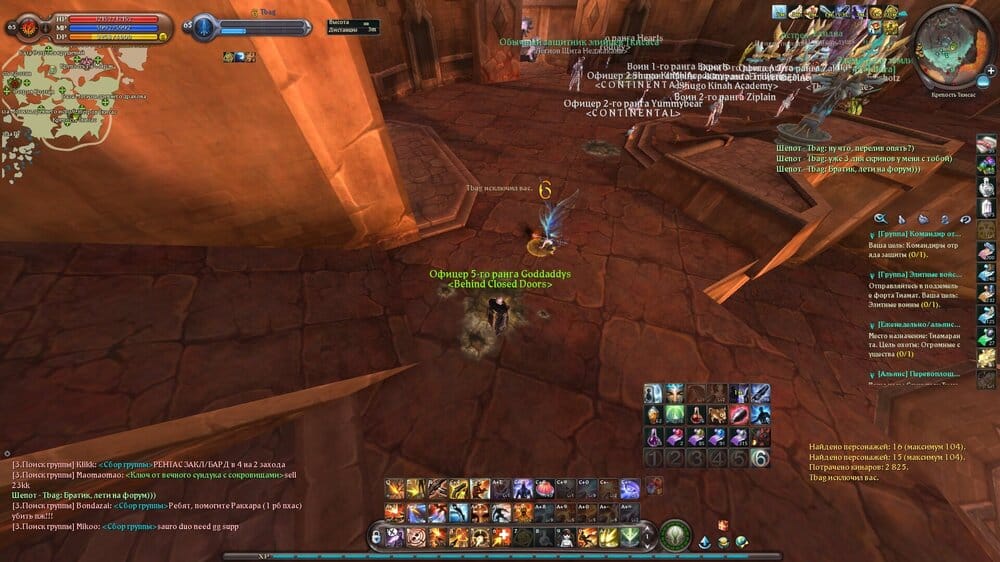Select the player portrait with flame emblem

coord(22,27)
